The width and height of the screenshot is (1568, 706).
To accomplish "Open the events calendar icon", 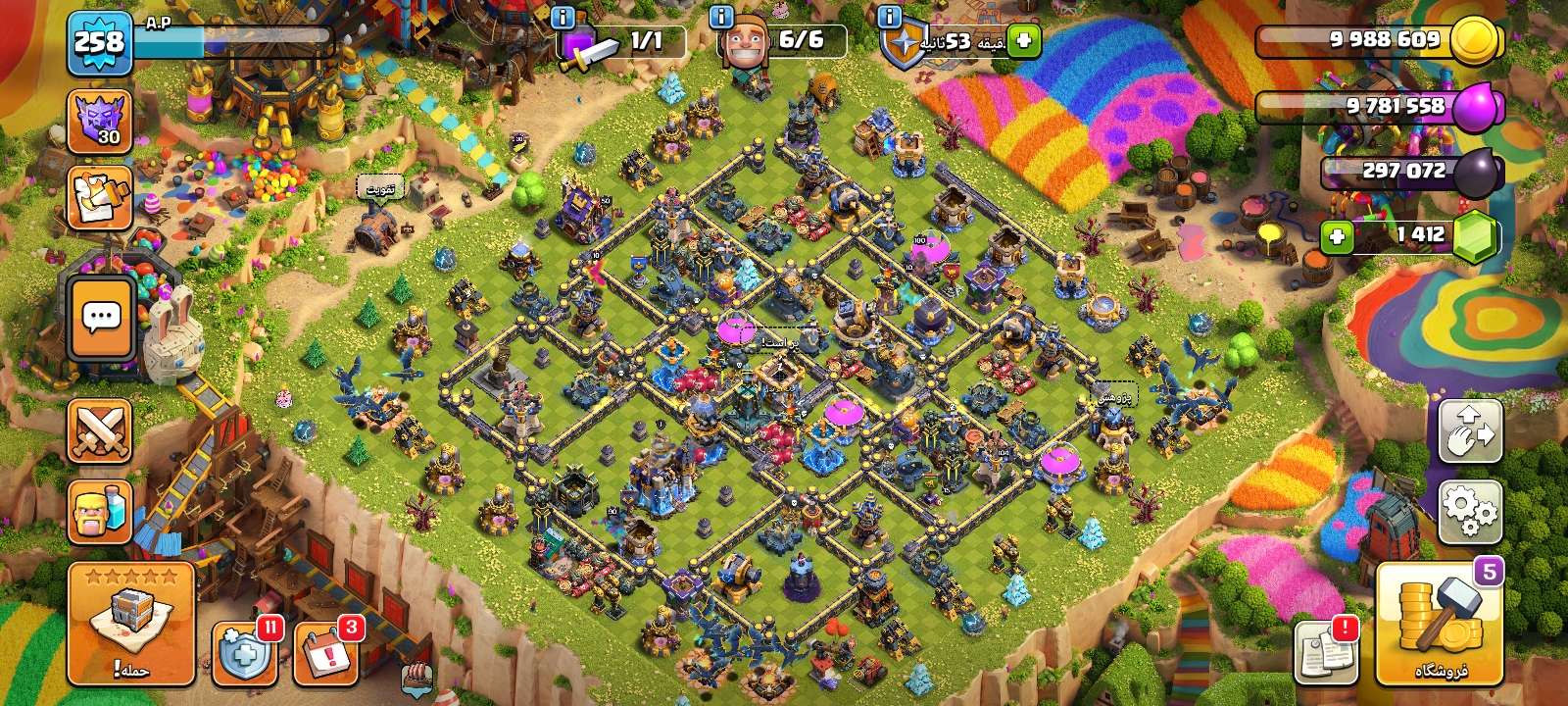I will pyautogui.click(x=325, y=651).
